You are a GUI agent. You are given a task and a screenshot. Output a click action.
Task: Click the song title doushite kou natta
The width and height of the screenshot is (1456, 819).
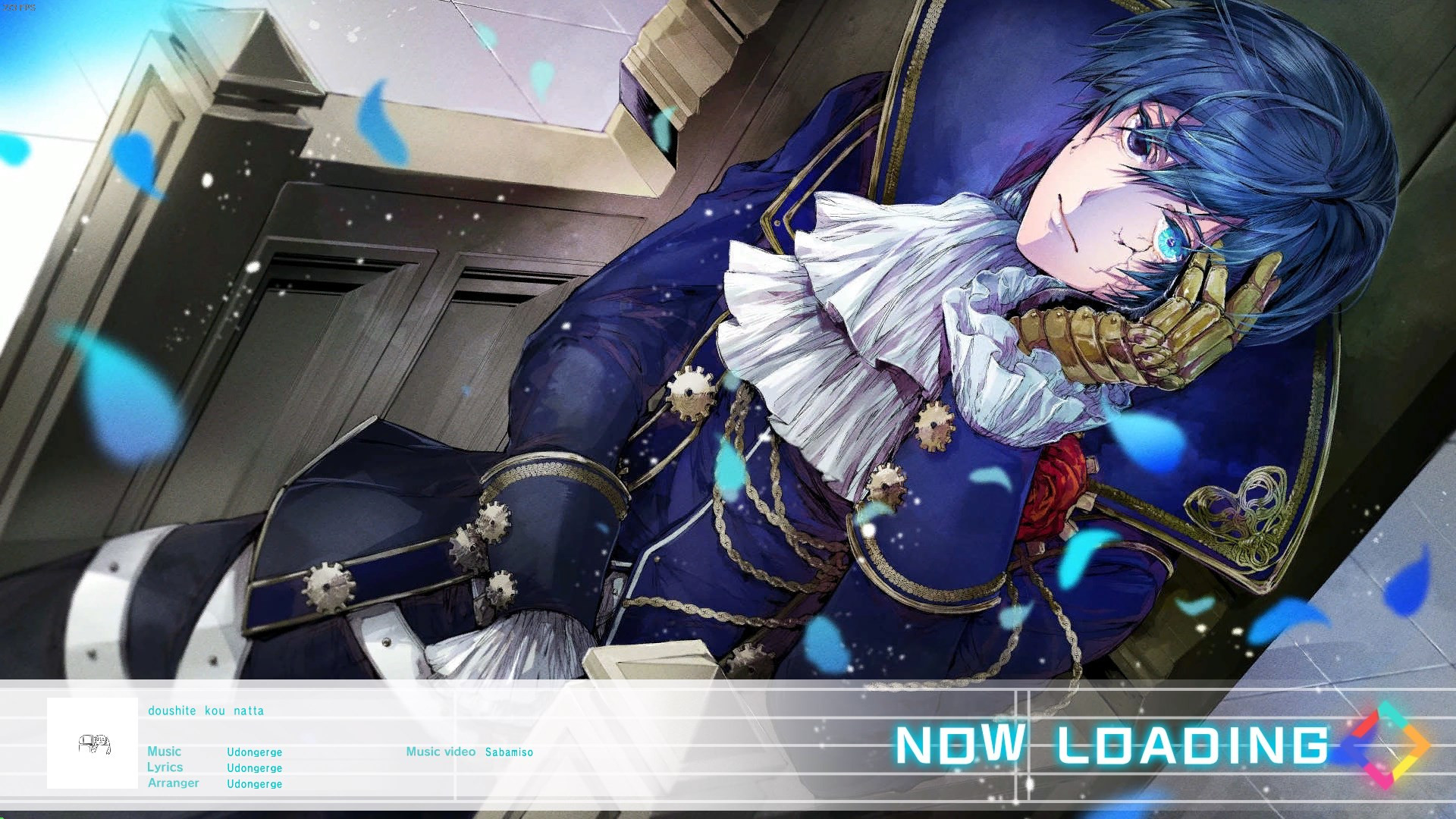pyautogui.click(x=206, y=711)
